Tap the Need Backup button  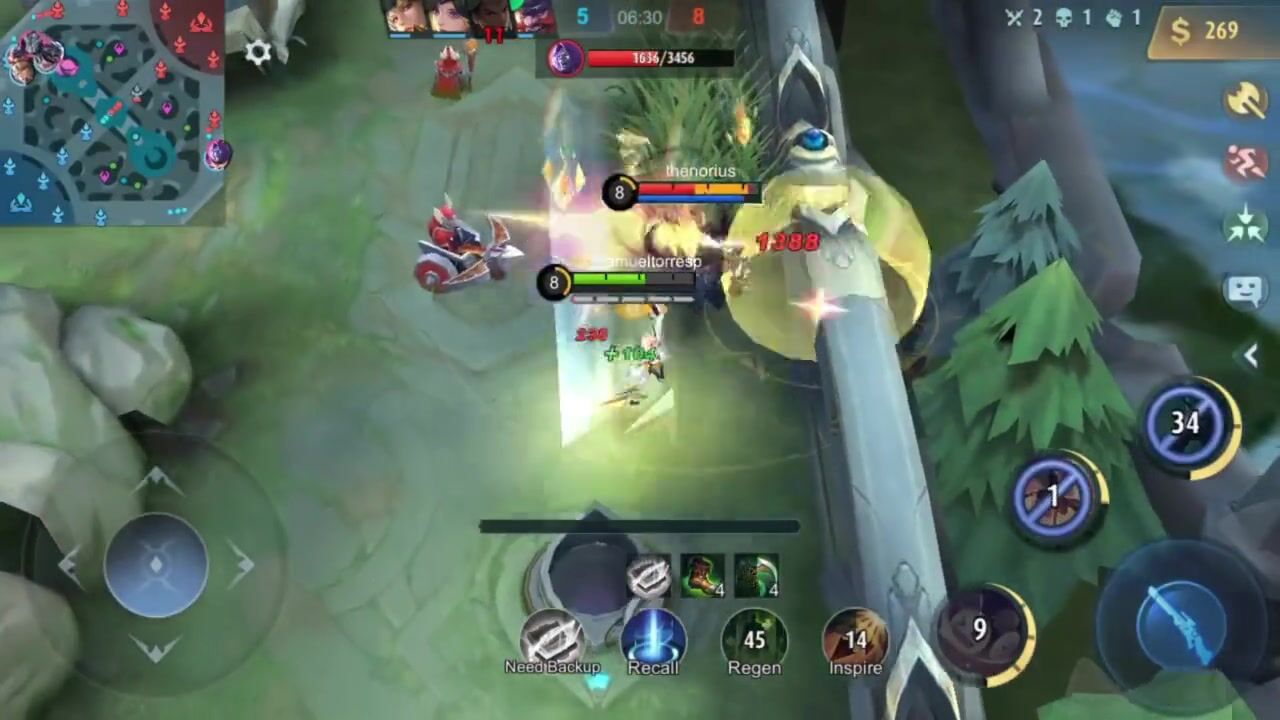(552, 640)
